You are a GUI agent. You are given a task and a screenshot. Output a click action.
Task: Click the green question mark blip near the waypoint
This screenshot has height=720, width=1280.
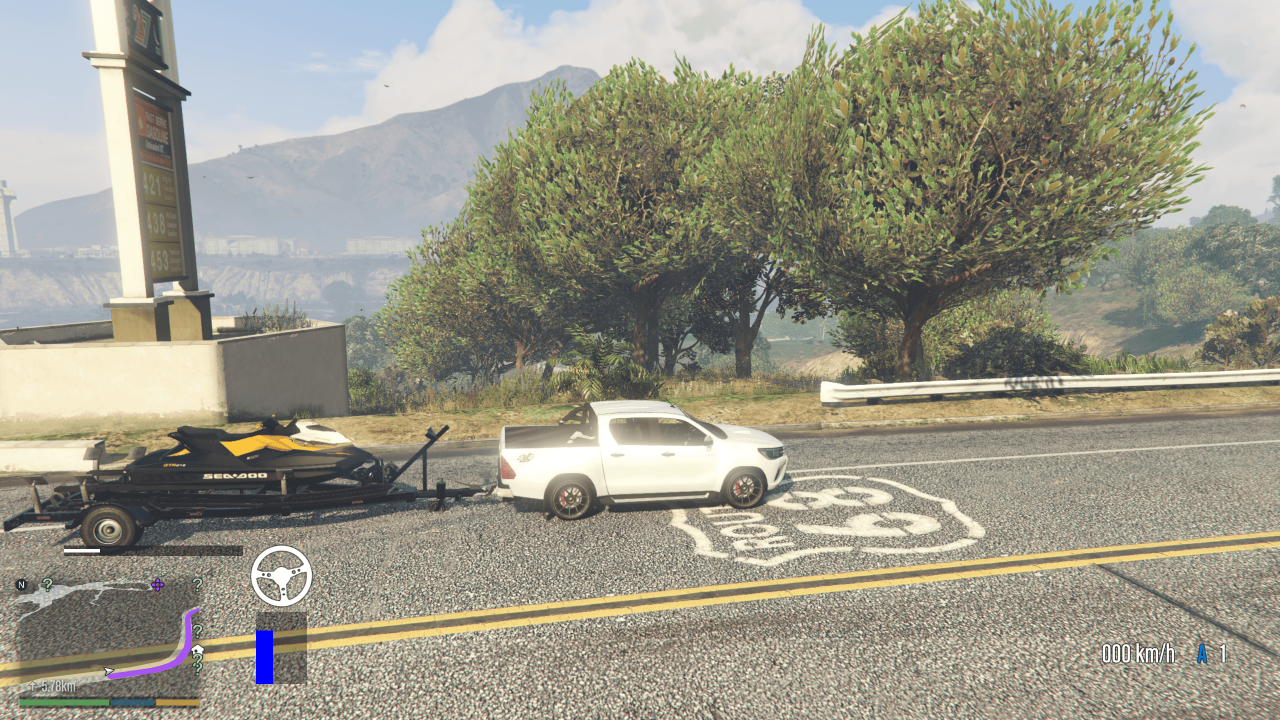197,585
